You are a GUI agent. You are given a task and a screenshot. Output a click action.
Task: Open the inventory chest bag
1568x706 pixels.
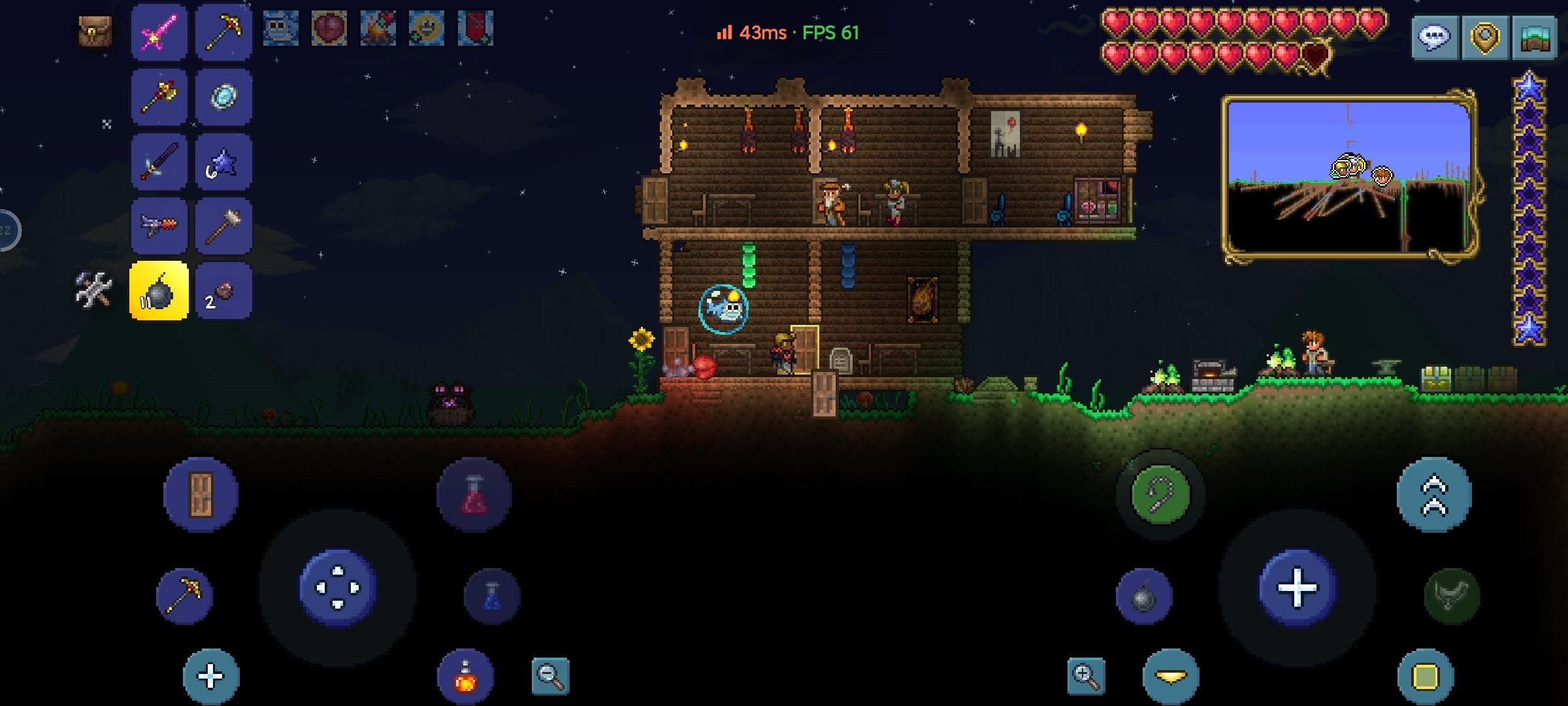(x=95, y=31)
